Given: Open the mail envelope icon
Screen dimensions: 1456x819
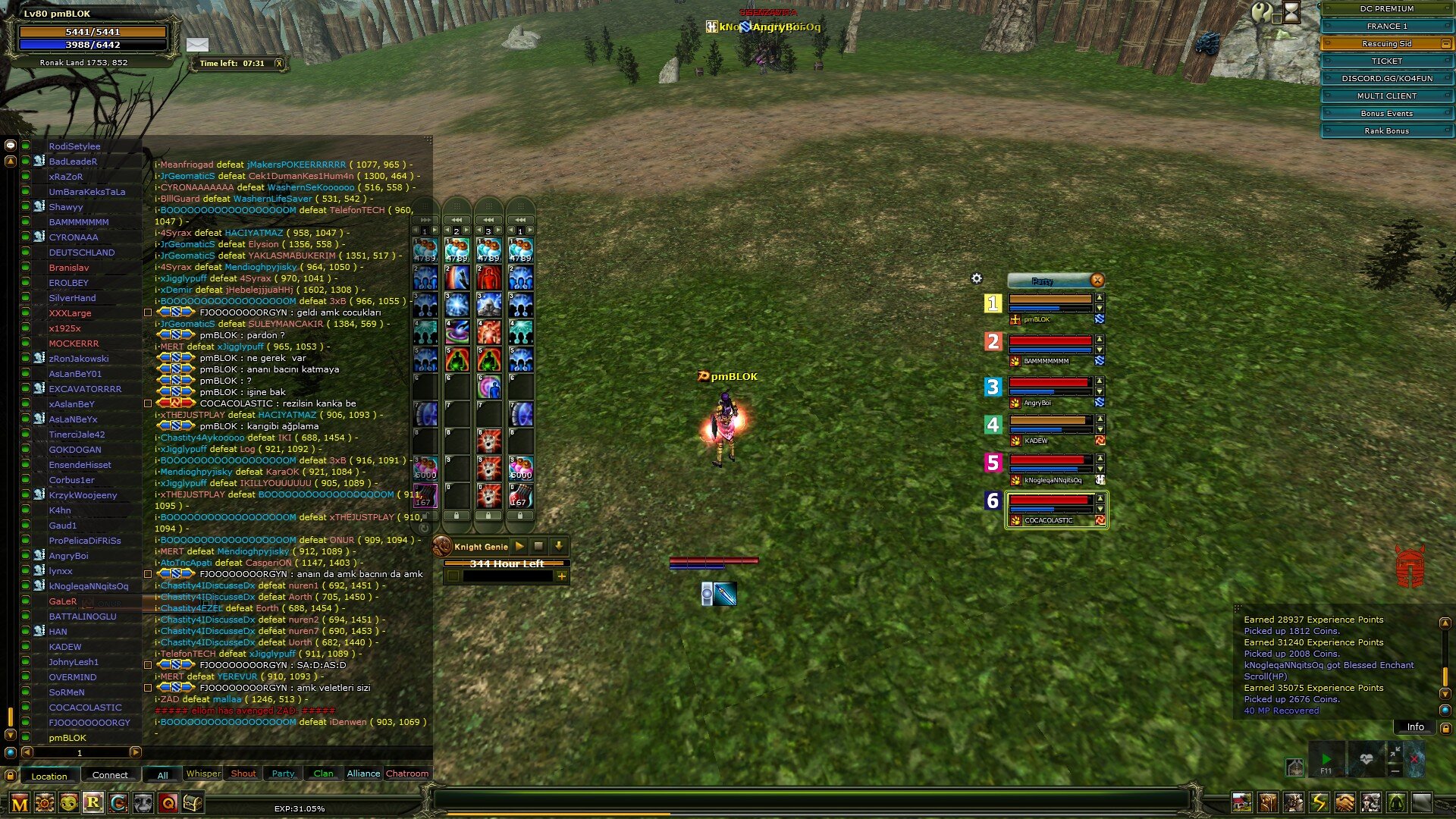Looking at the screenshot, I should coord(197,45).
